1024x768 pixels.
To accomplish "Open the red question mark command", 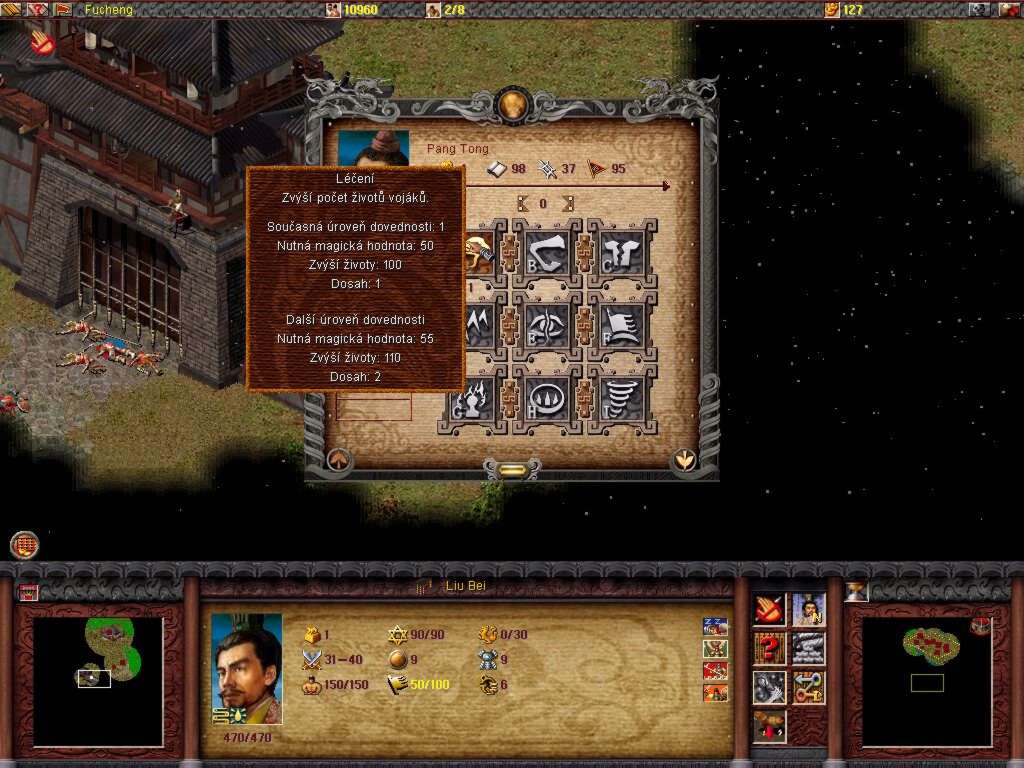I will pyautogui.click(x=769, y=649).
